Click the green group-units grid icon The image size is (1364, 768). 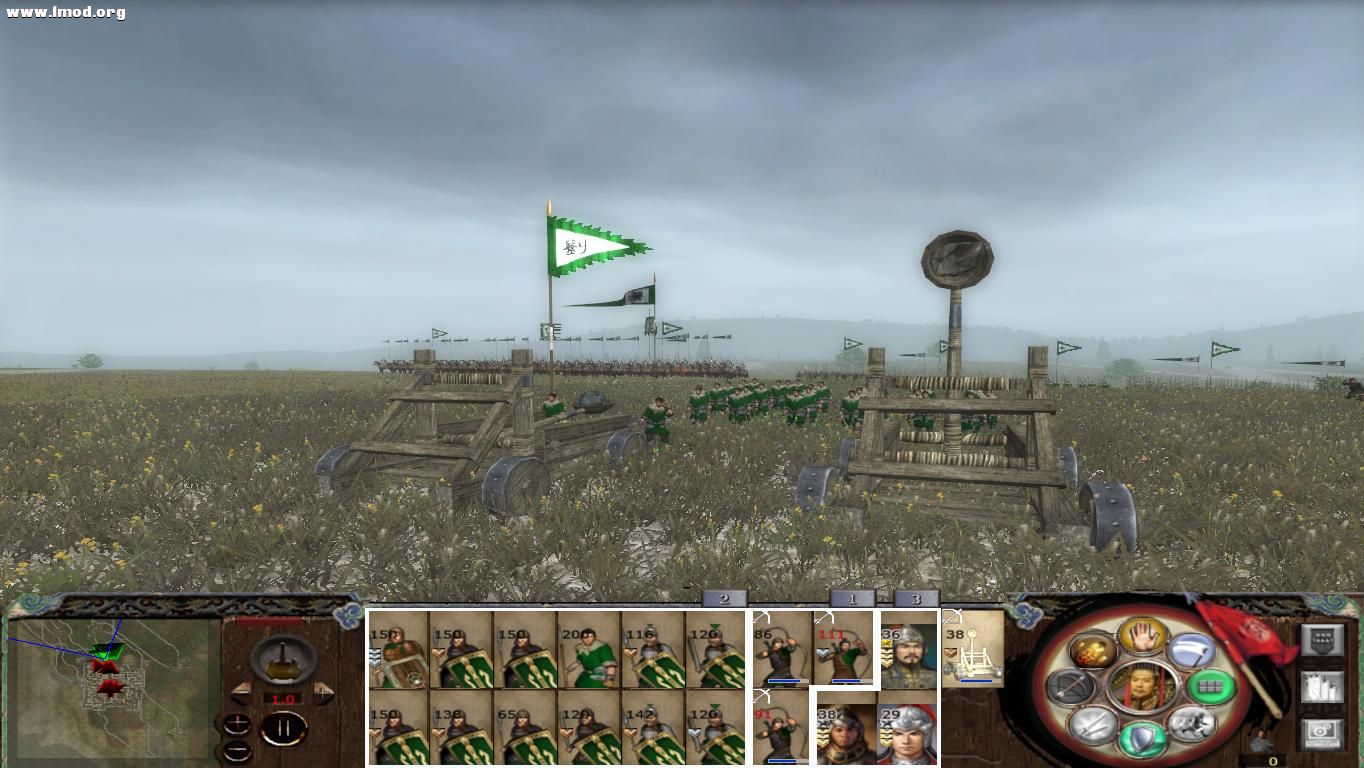coord(1210,688)
